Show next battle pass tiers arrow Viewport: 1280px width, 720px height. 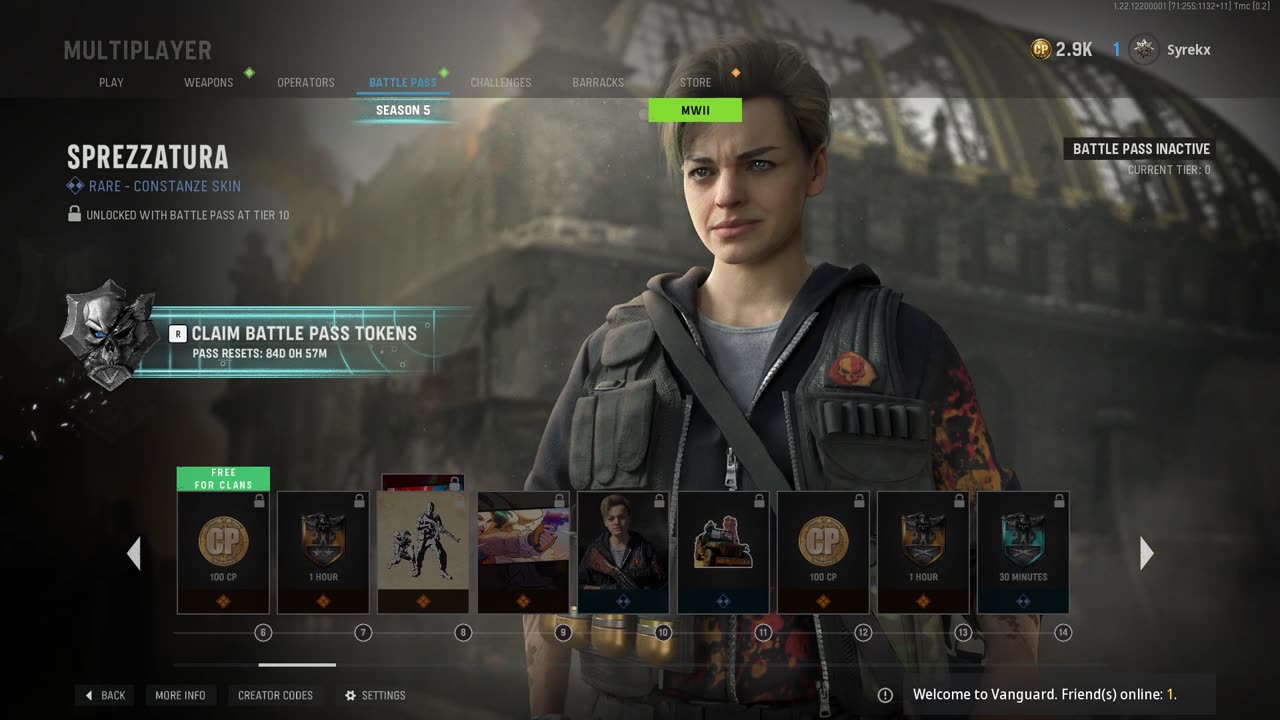(x=1146, y=553)
